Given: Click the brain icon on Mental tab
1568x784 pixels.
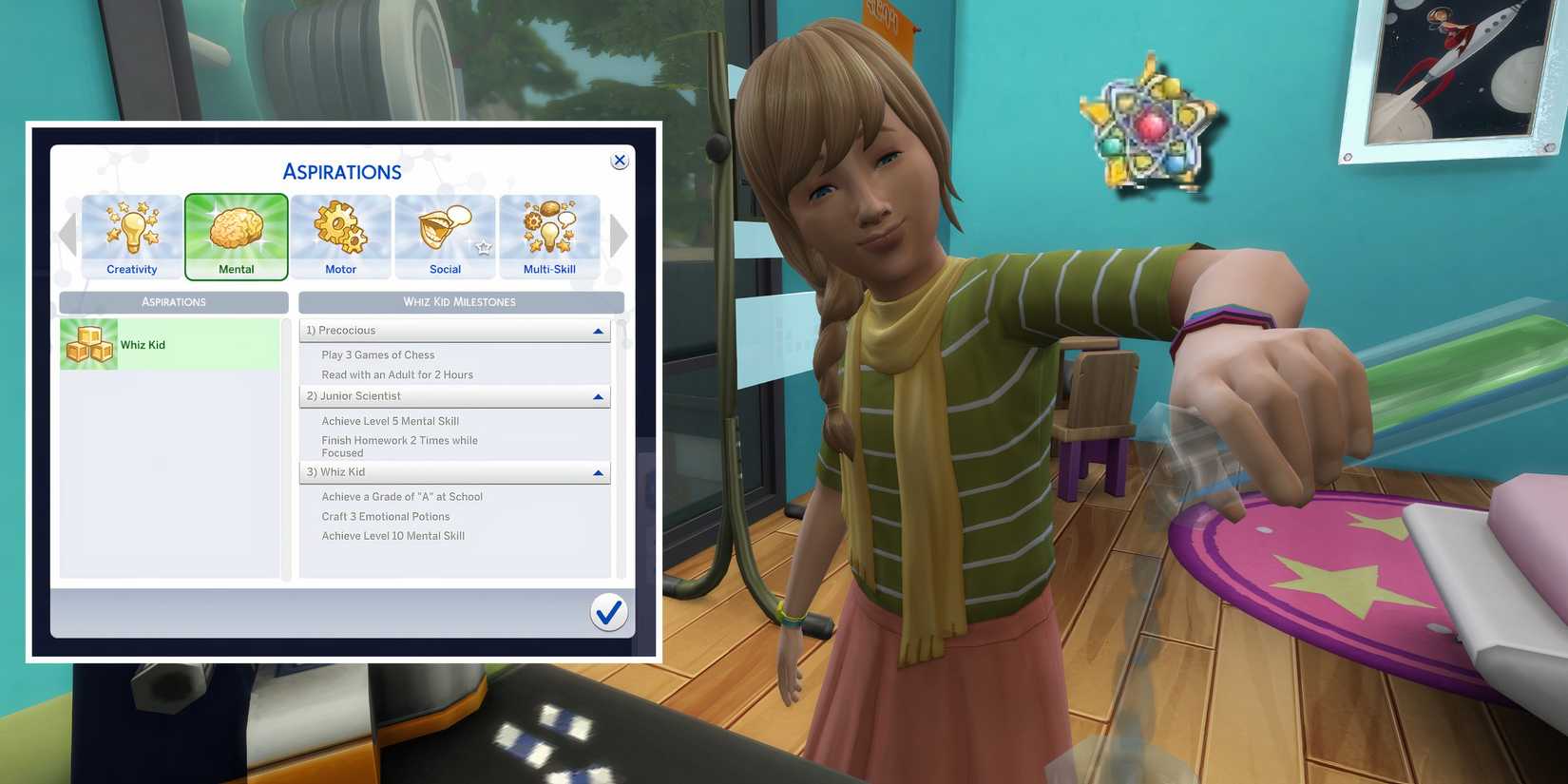Looking at the screenshot, I should click(236, 224).
